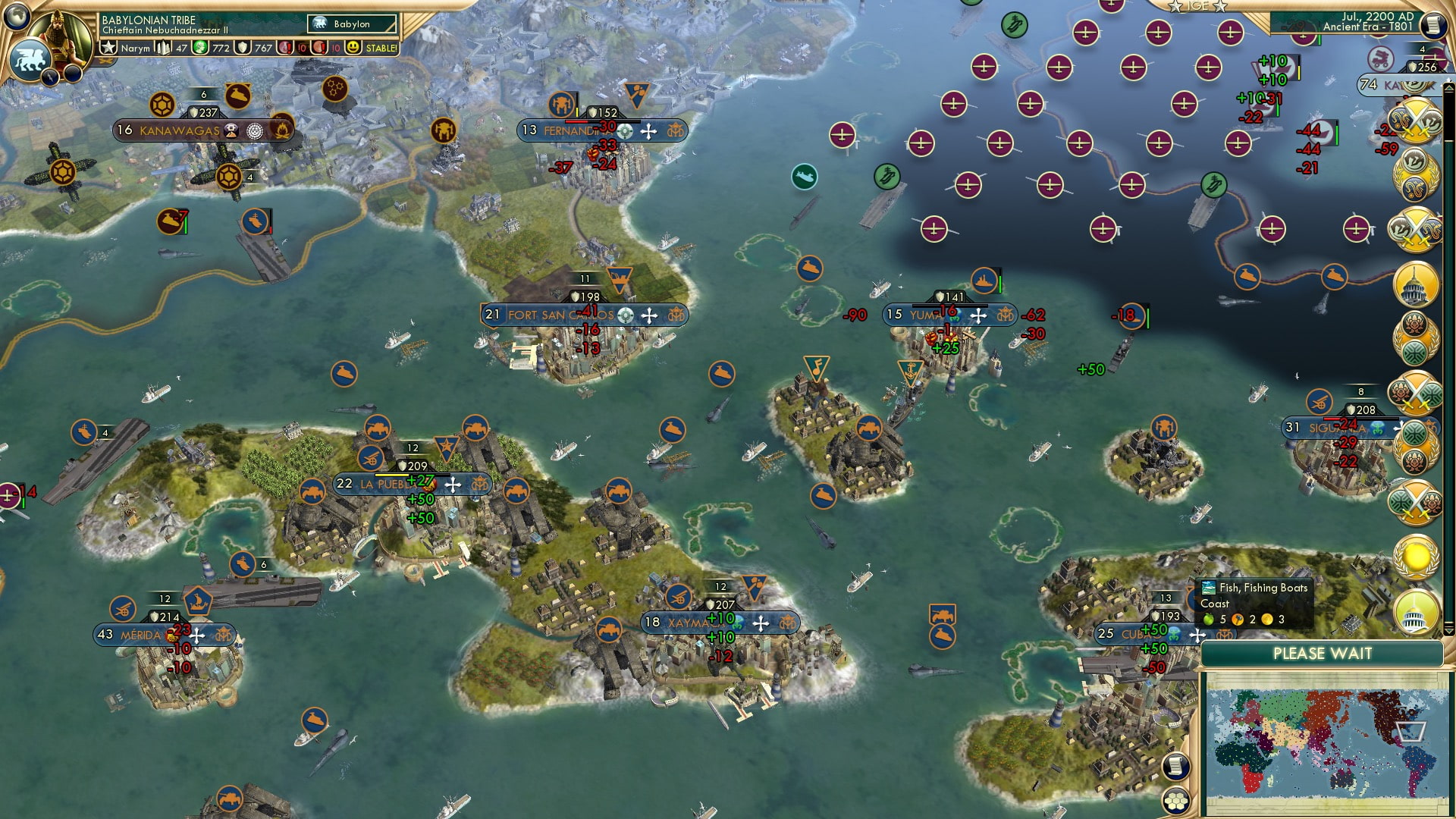1456x819 pixels.
Task: Click the winged lion civilization emblem top left
Action: click(30, 61)
